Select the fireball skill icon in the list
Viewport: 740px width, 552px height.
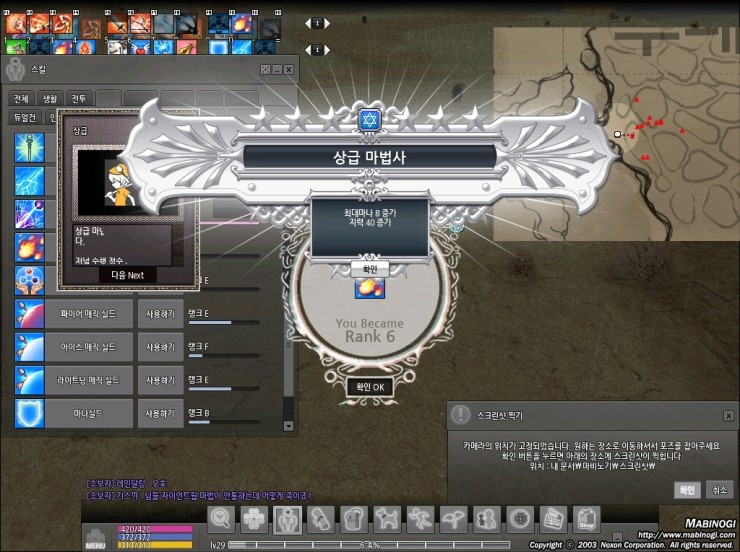29,246
